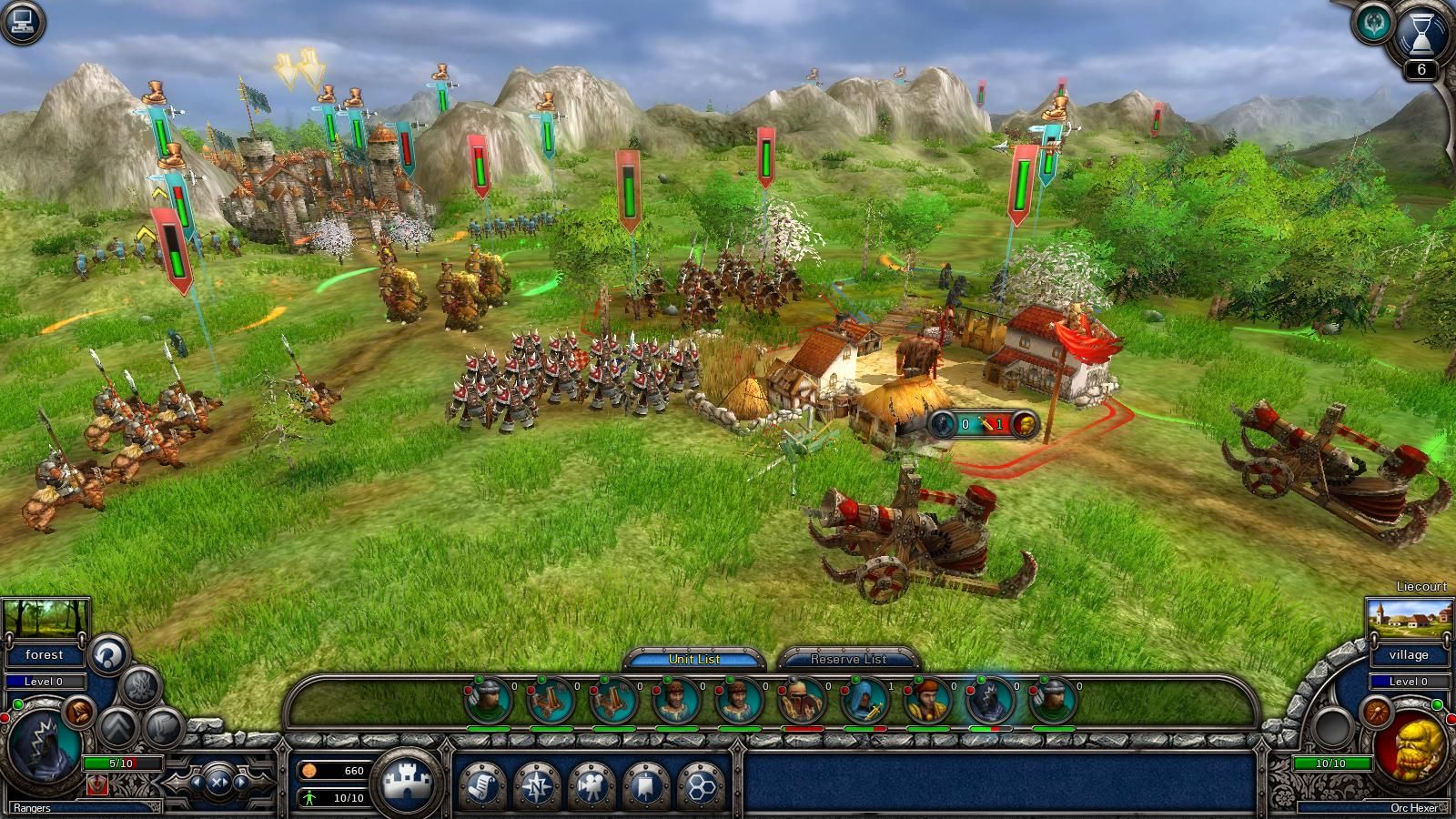Click the left arrow unit cycle button

click(198, 783)
